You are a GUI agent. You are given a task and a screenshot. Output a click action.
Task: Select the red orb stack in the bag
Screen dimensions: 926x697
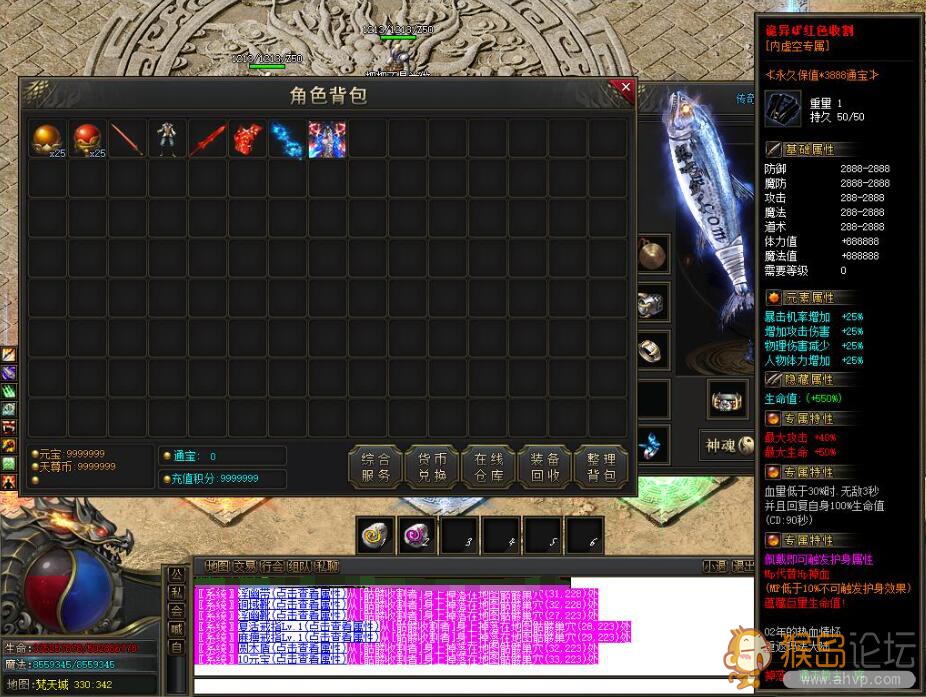tap(87, 138)
